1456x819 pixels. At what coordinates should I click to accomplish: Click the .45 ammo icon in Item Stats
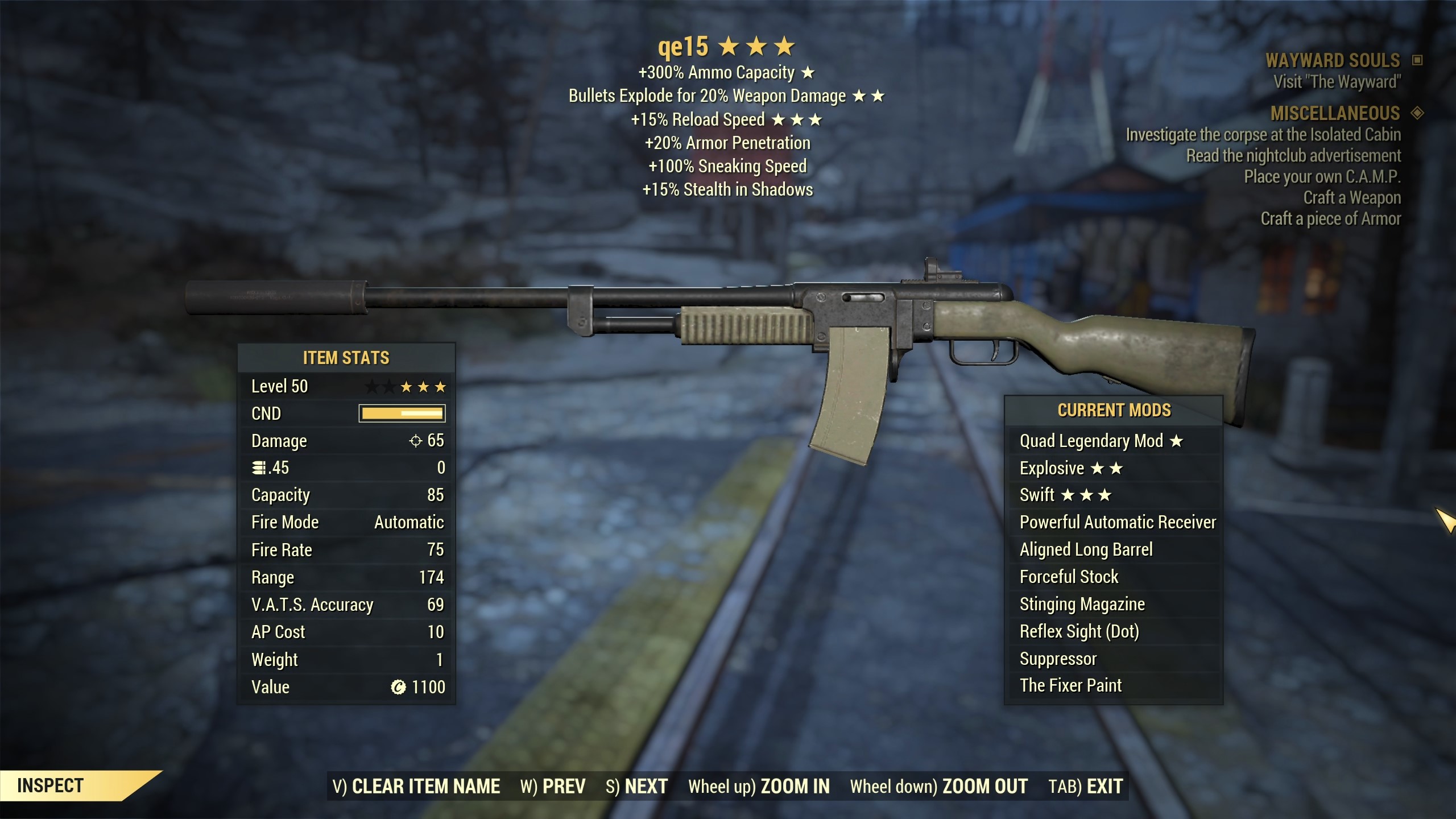pyautogui.click(x=257, y=468)
